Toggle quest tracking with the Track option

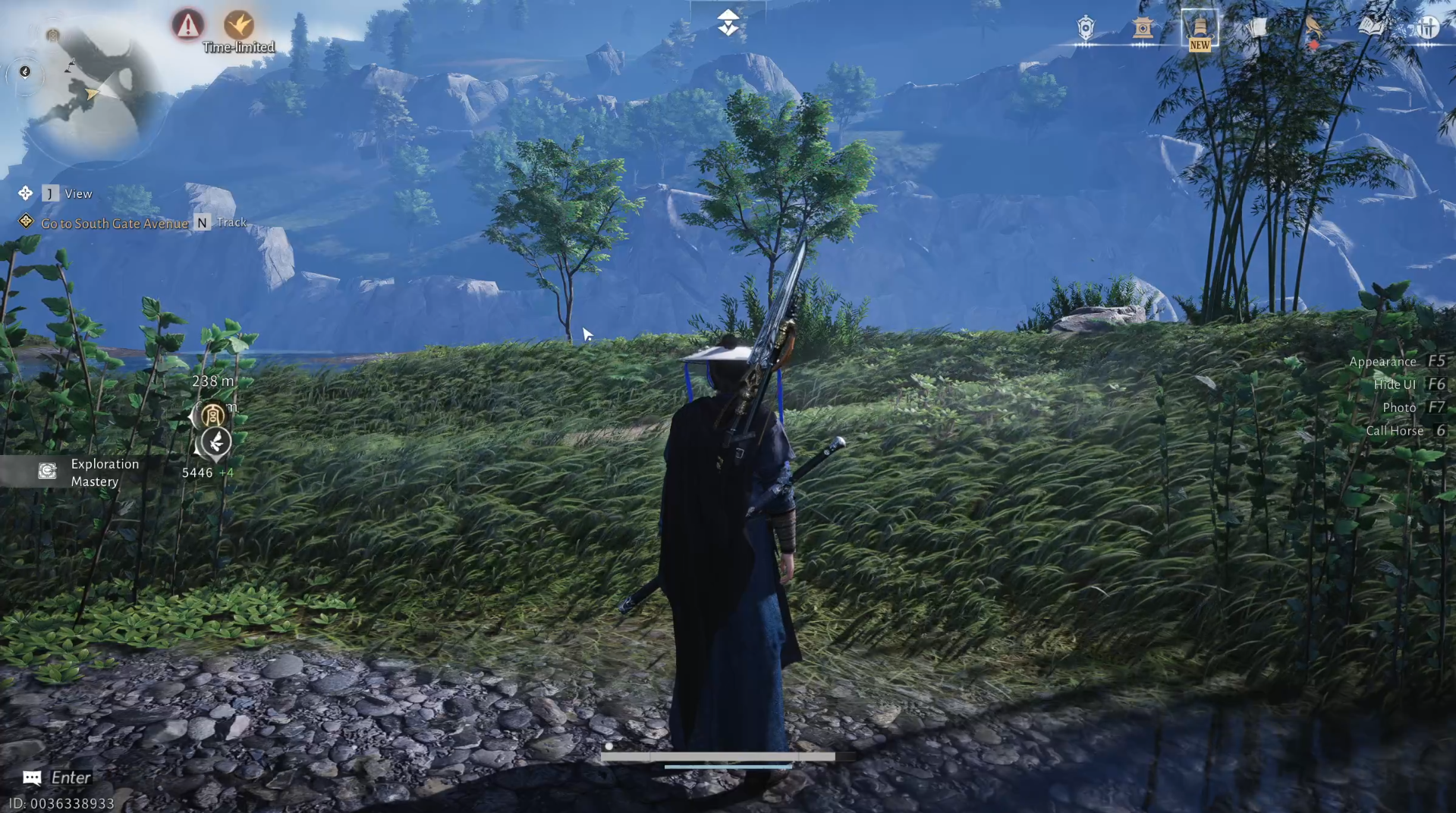231,221
